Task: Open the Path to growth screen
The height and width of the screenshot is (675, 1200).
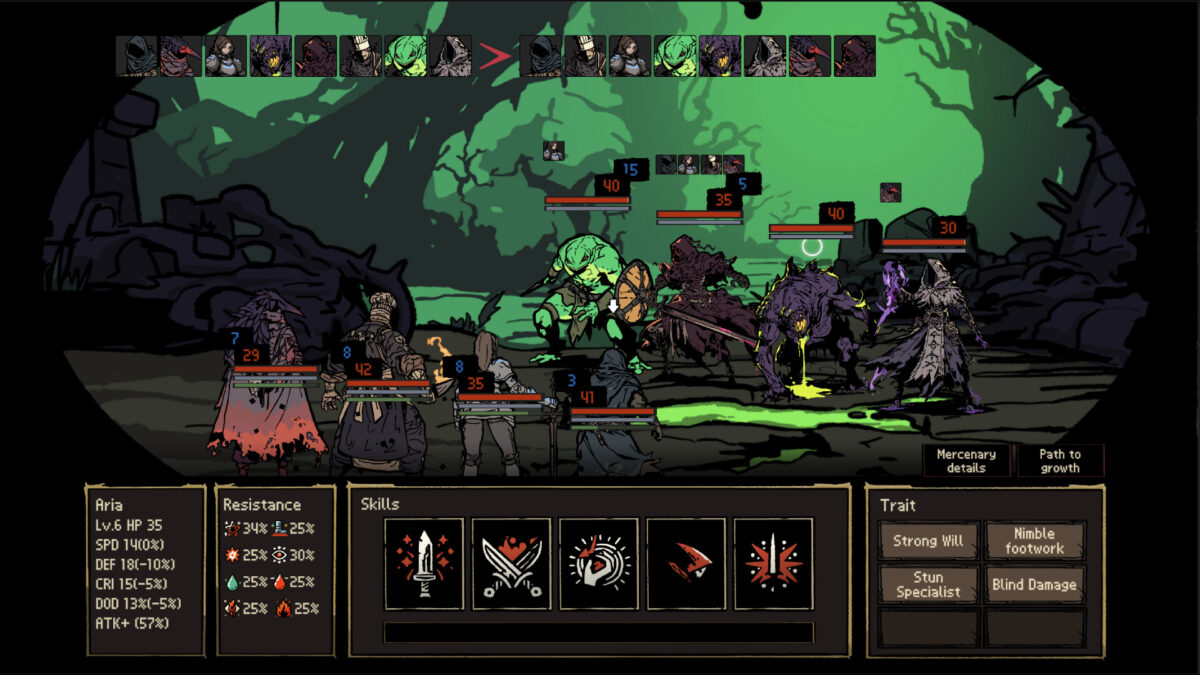Action: click(x=1060, y=461)
